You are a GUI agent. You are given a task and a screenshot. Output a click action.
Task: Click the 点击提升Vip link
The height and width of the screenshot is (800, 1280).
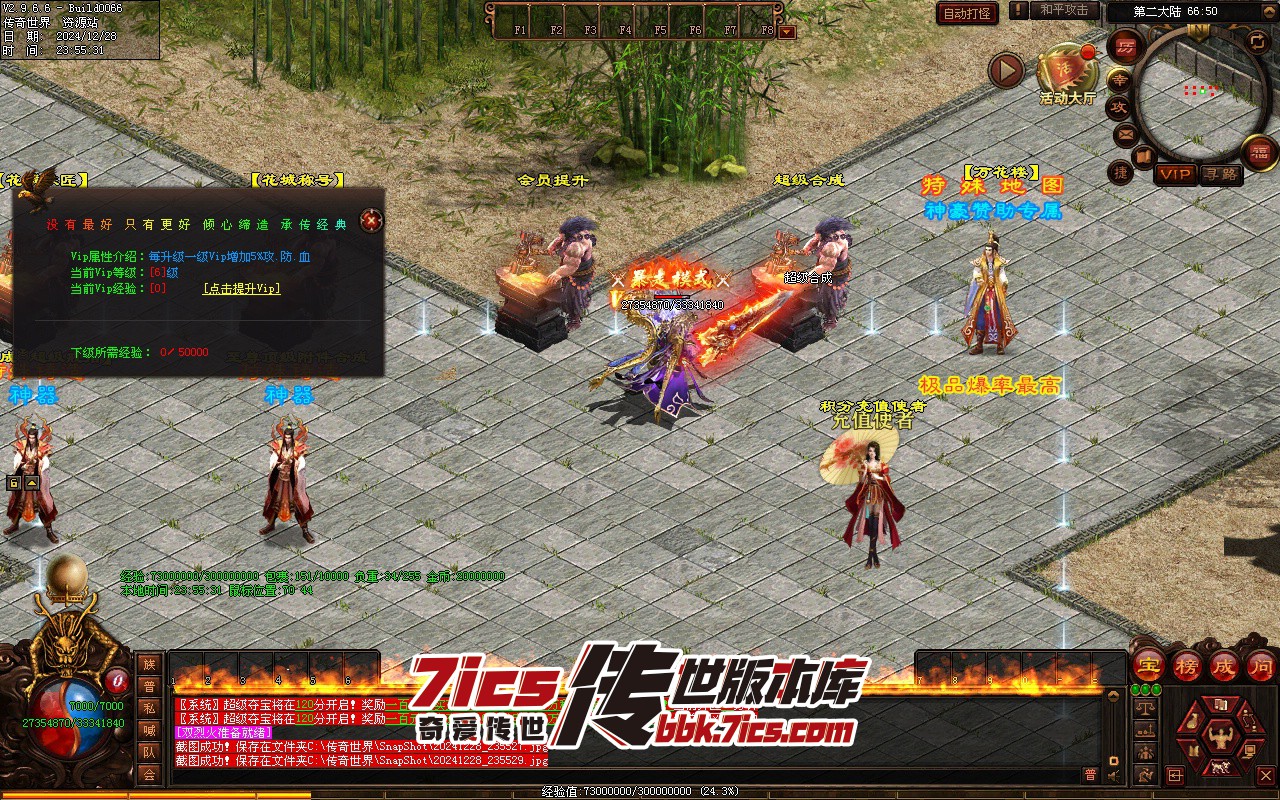241,288
